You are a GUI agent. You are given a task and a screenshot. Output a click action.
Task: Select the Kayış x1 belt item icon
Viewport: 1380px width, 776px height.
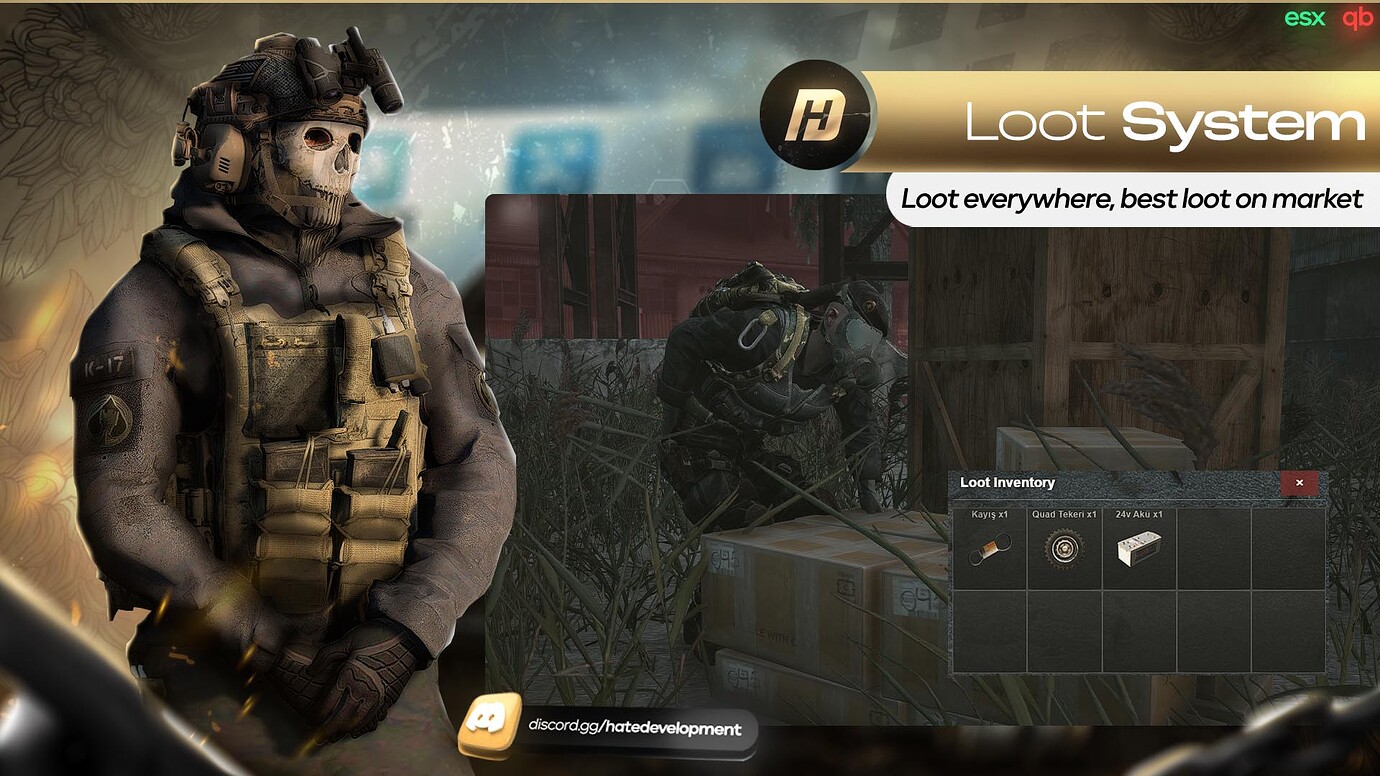pos(989,548)
